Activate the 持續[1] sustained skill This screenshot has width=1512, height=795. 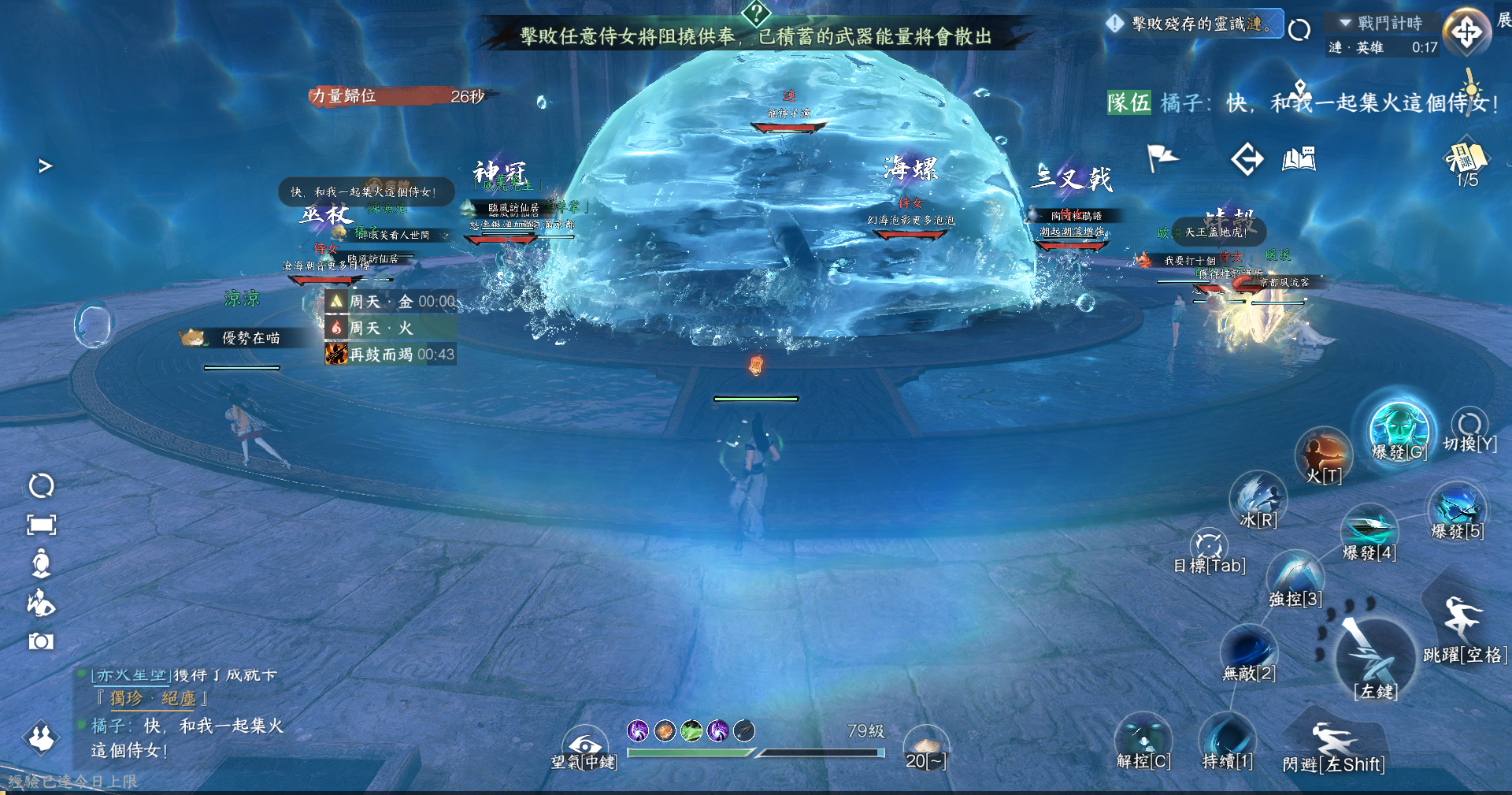click(1227, 739)
